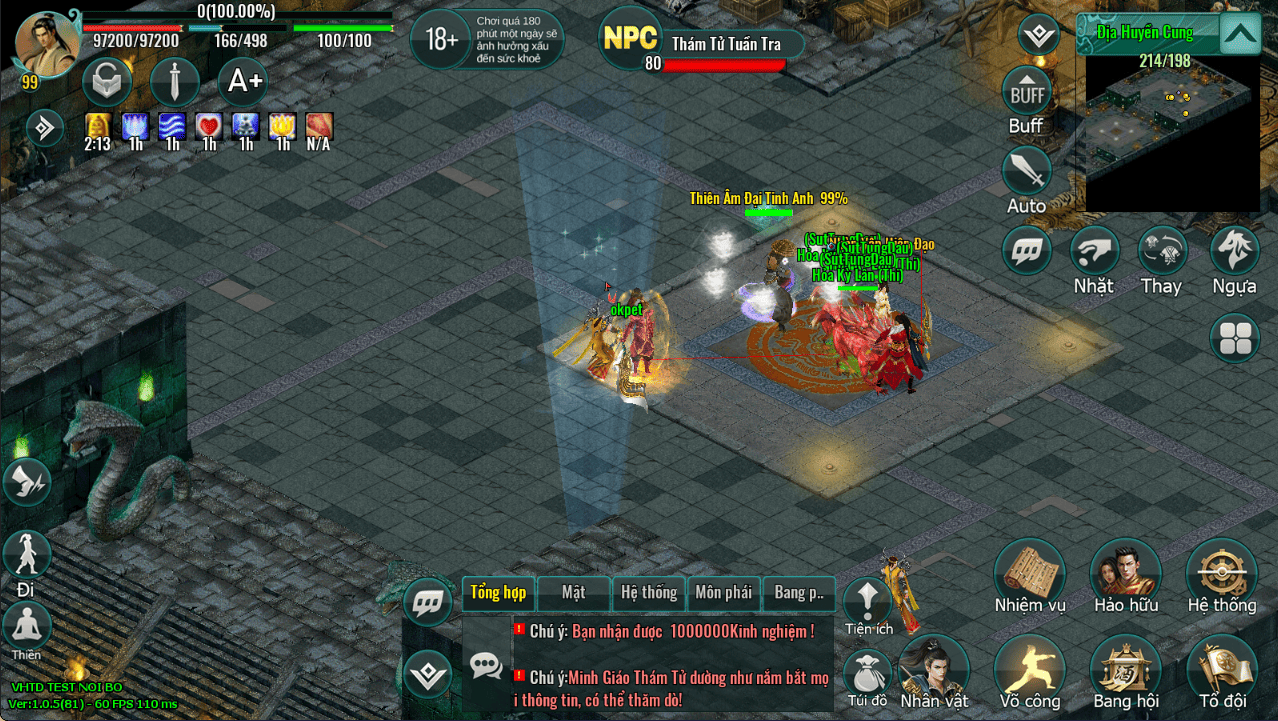The image size is (1278, 721).
Task: Collapse the Địa Huyền Cung minimap arrow
Action: (x=1240, y=35)
